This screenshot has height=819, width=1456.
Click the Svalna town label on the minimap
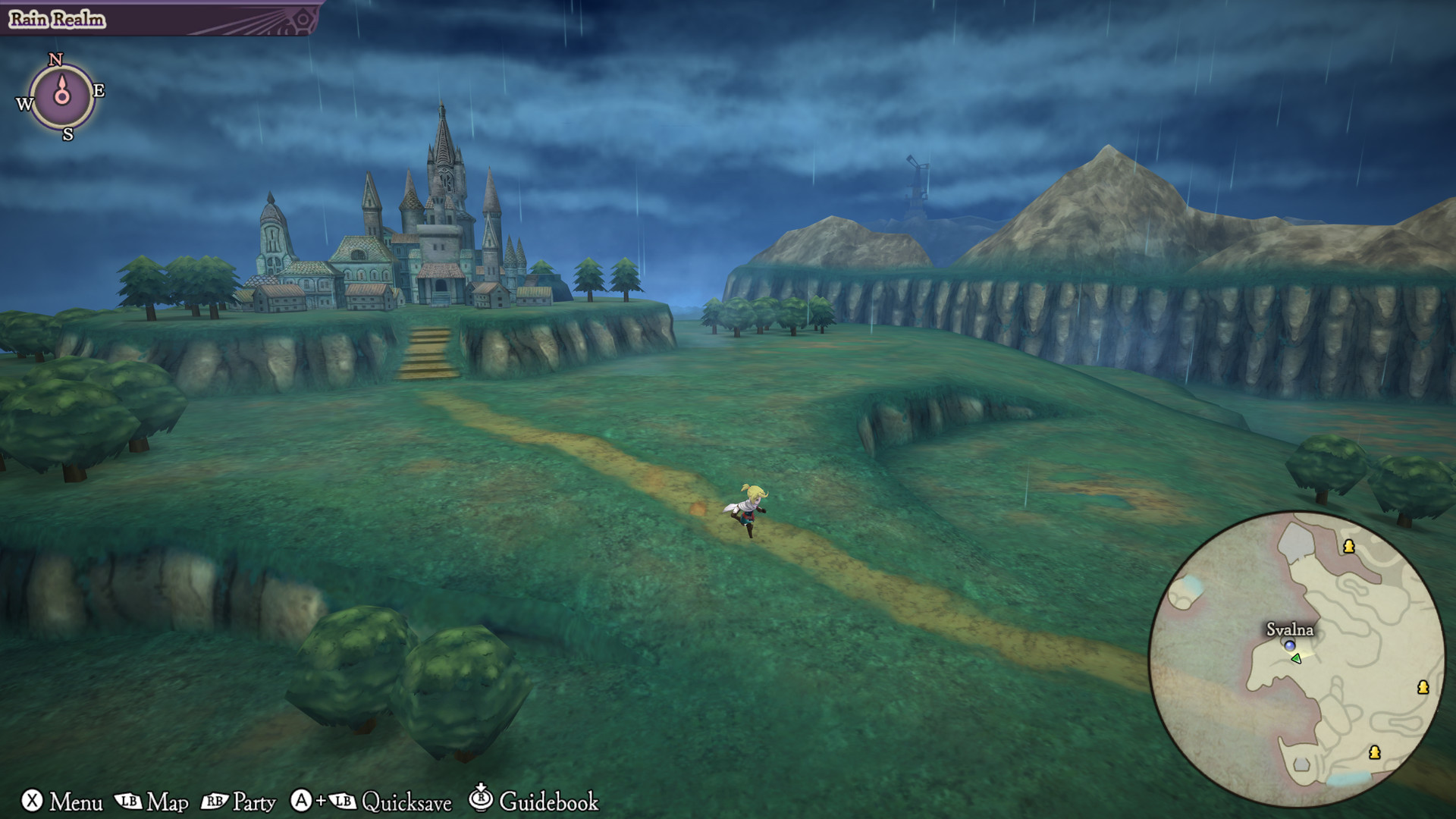pos(1290,630)
